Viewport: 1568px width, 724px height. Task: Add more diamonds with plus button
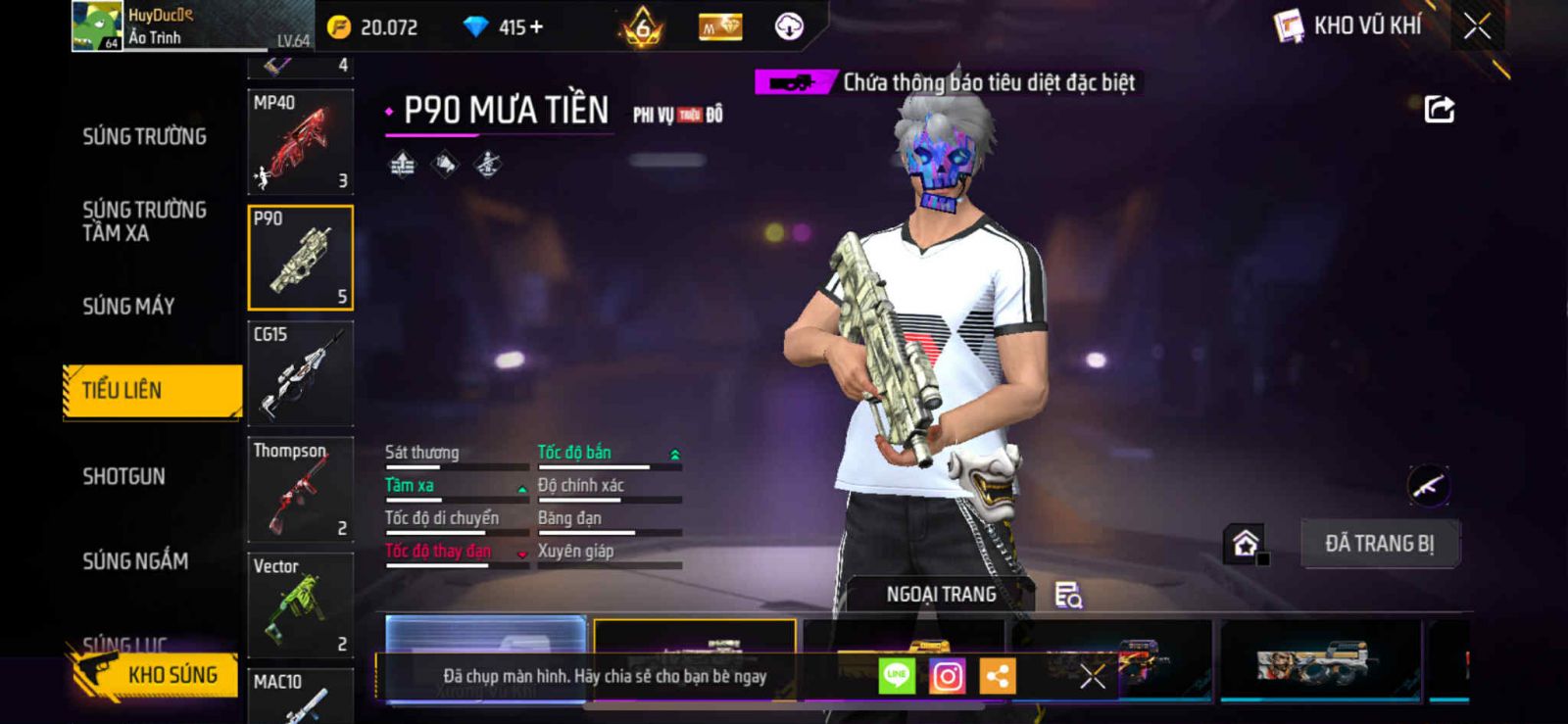(x=535, y=27)
